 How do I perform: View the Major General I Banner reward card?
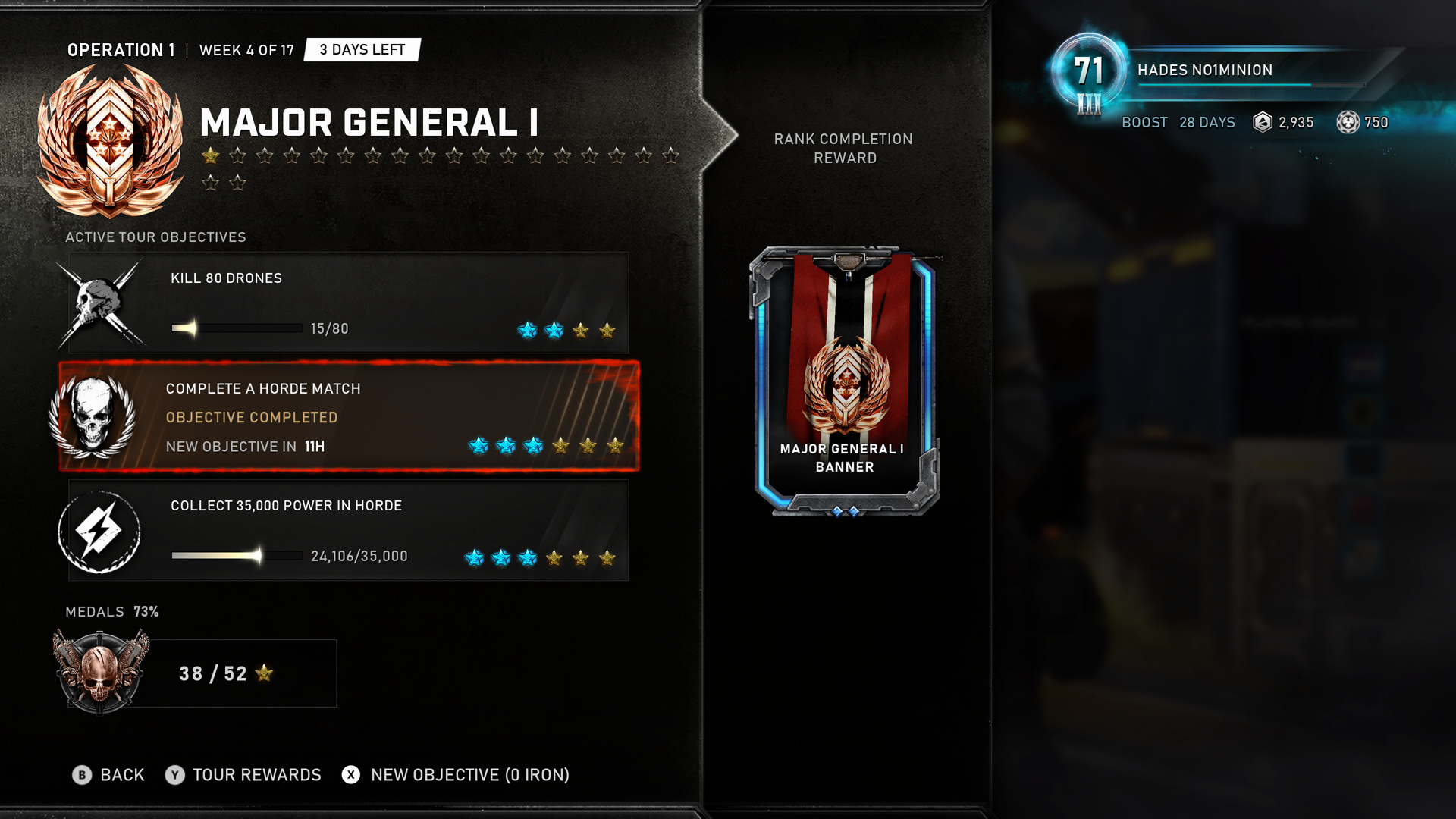(845, 381)
